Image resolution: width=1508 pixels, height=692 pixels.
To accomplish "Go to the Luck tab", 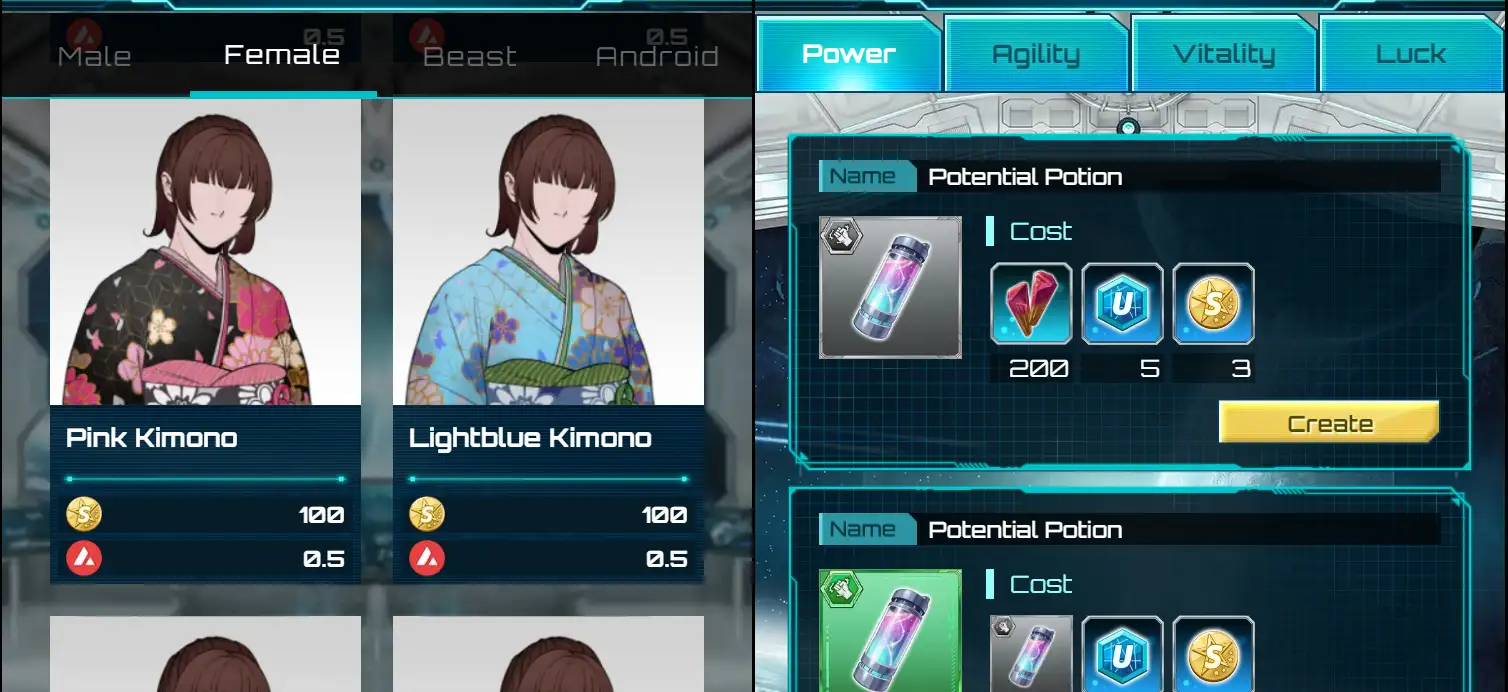I will 1410,54.
